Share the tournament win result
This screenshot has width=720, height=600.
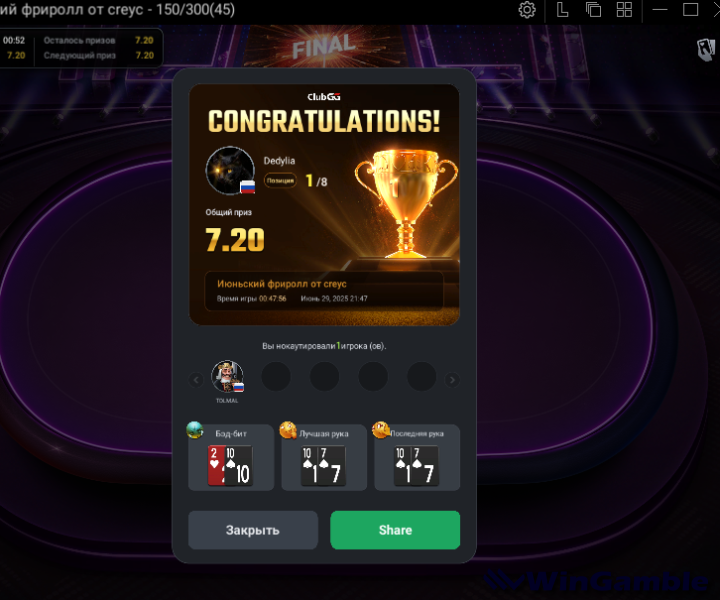tap(395, 530)
